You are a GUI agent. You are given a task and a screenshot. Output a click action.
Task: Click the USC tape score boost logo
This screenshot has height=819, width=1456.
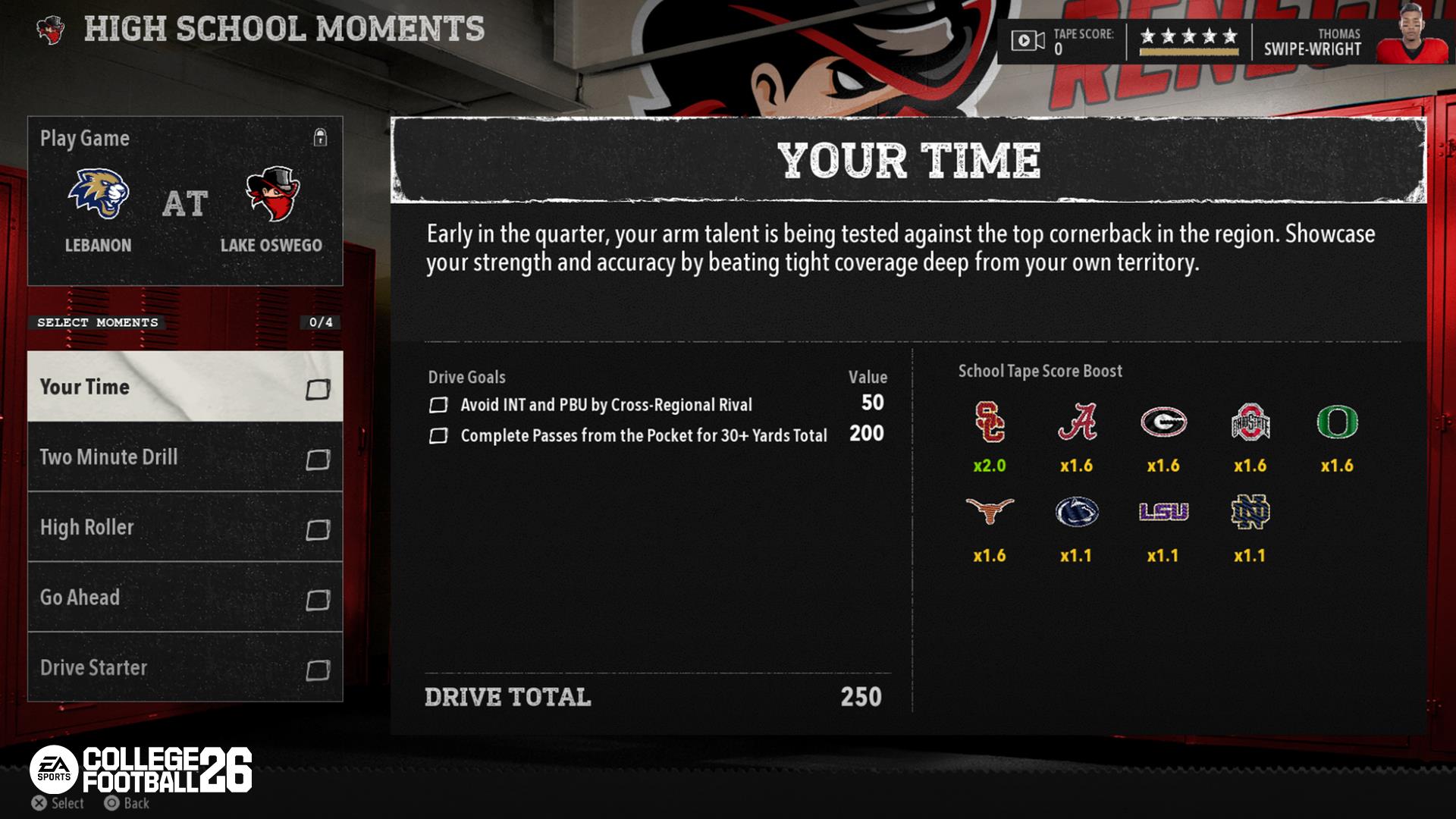[x=990, y=422]
